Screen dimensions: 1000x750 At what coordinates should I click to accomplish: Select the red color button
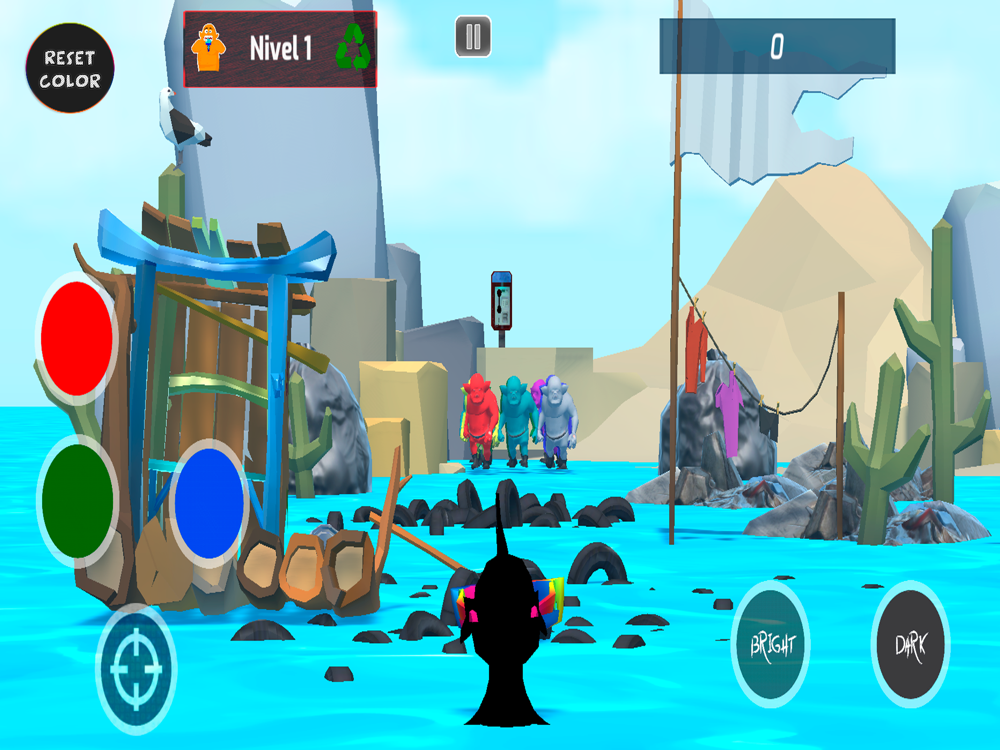(x=77, y=338)
